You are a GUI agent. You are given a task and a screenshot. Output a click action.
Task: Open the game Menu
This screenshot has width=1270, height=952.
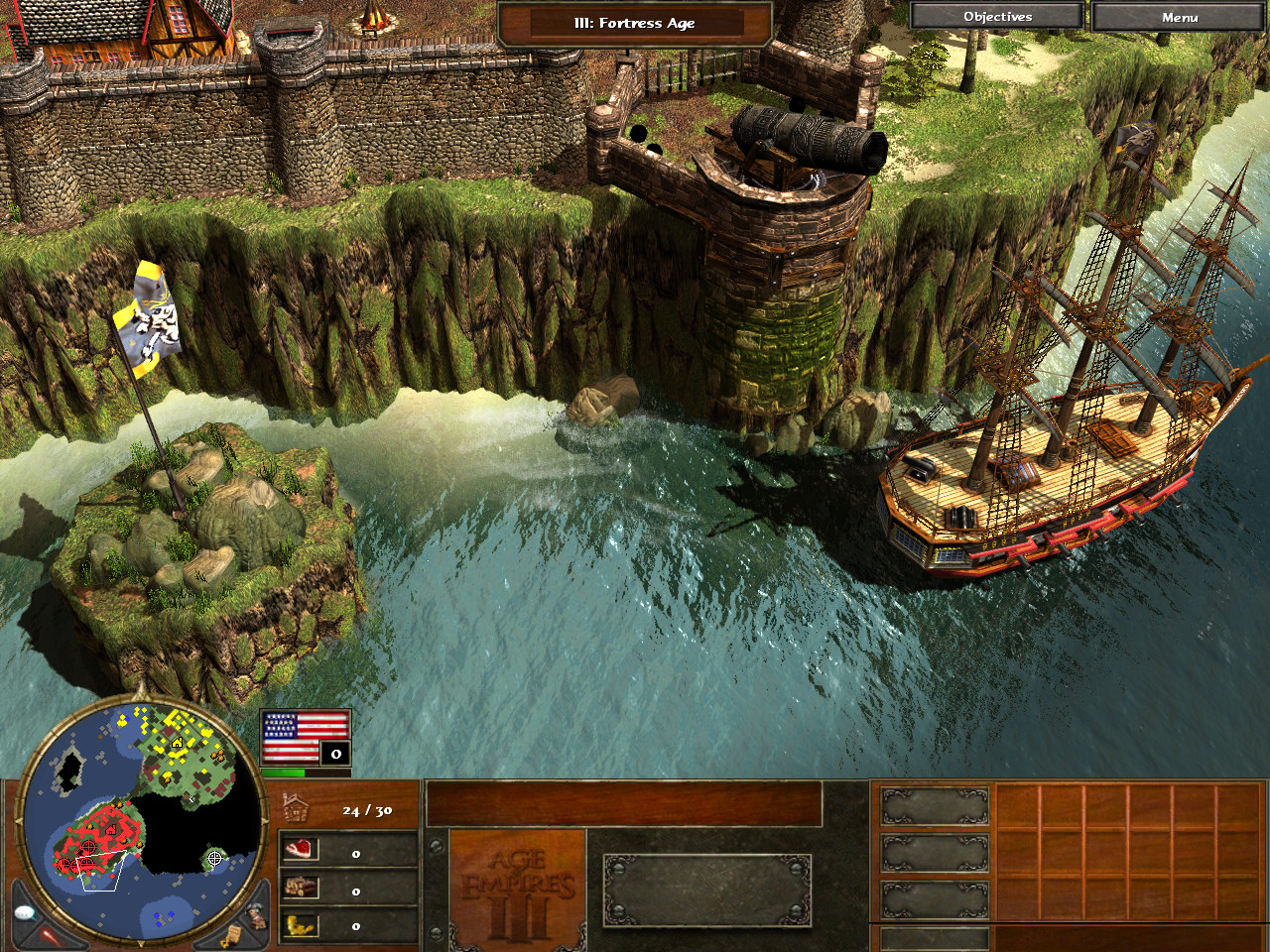1179,17
